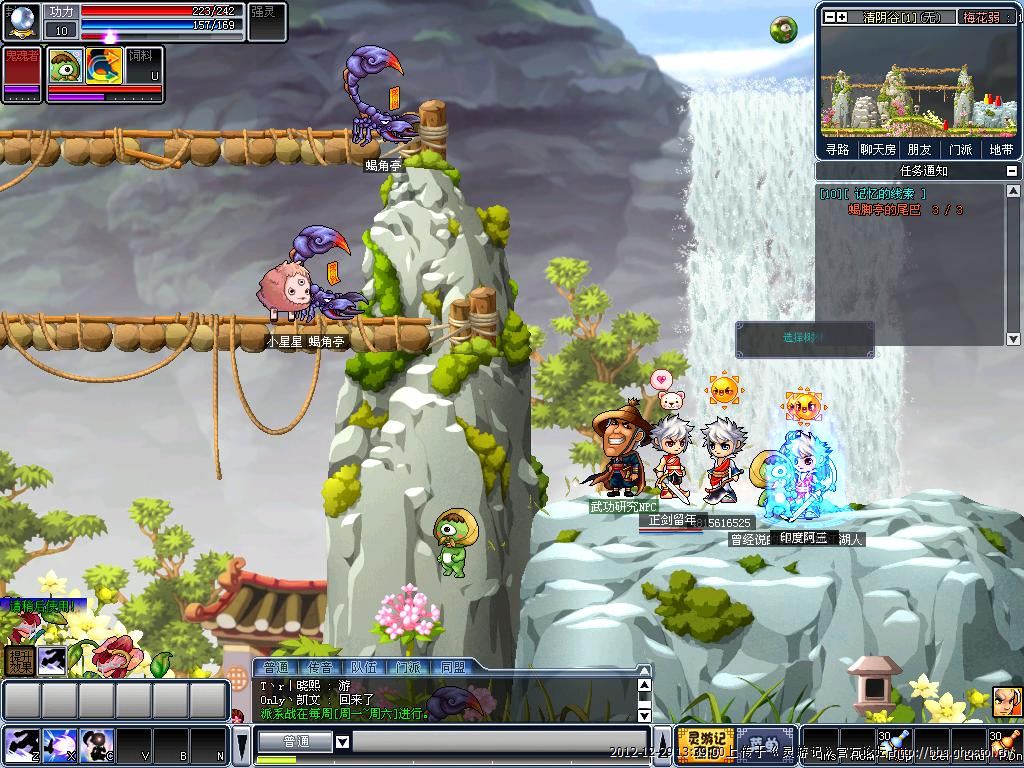Open the 朋友 friends list
This screenshot has width=1024, height=768.
[919, 149]
